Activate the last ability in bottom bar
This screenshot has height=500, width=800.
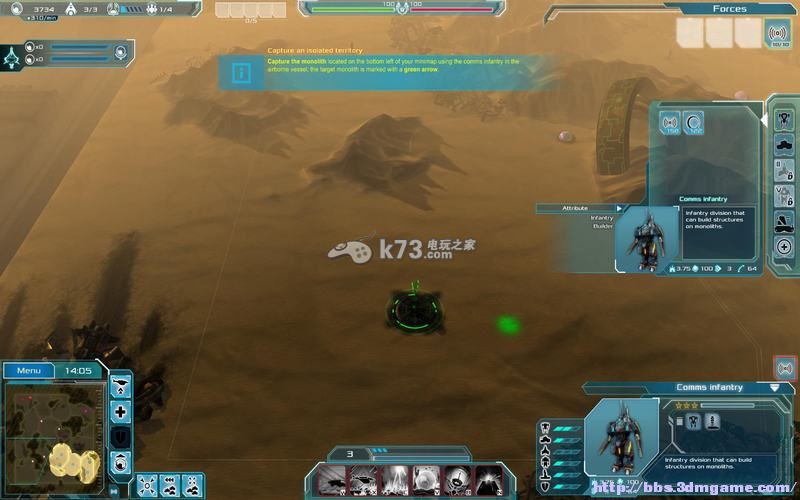(x=487, y=479)
